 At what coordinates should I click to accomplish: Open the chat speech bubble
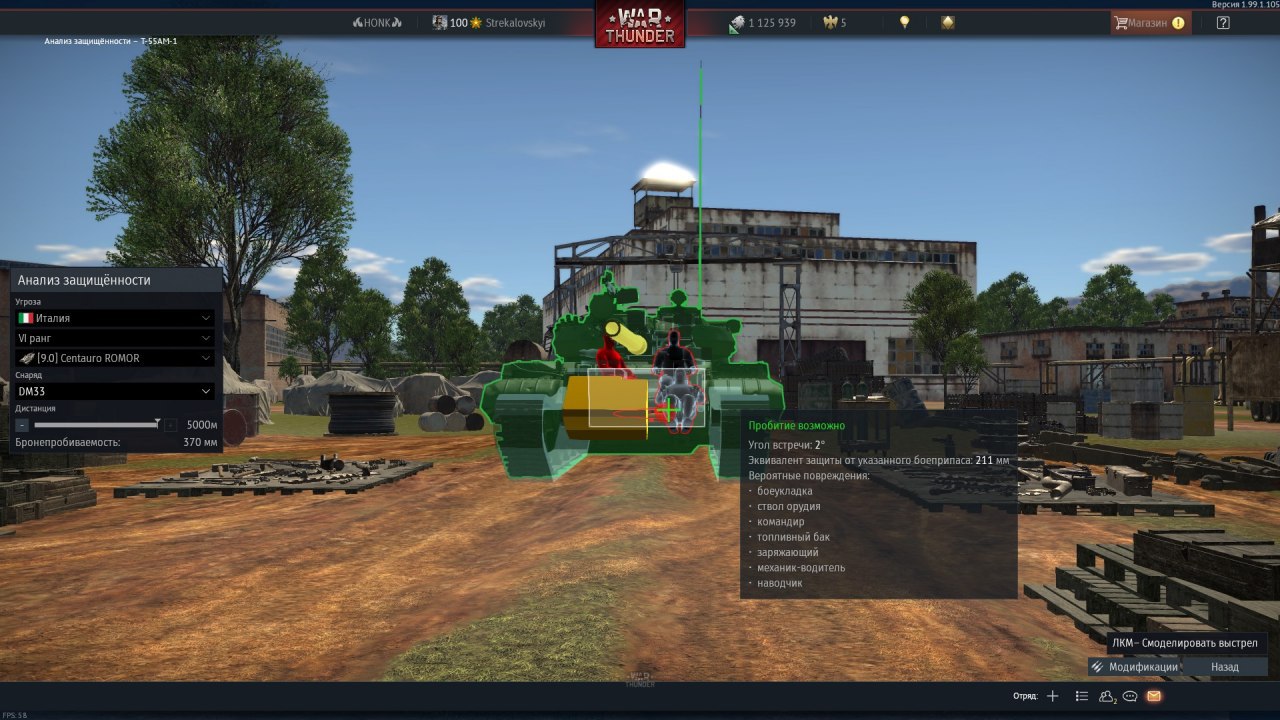(x=1131, y=696)
